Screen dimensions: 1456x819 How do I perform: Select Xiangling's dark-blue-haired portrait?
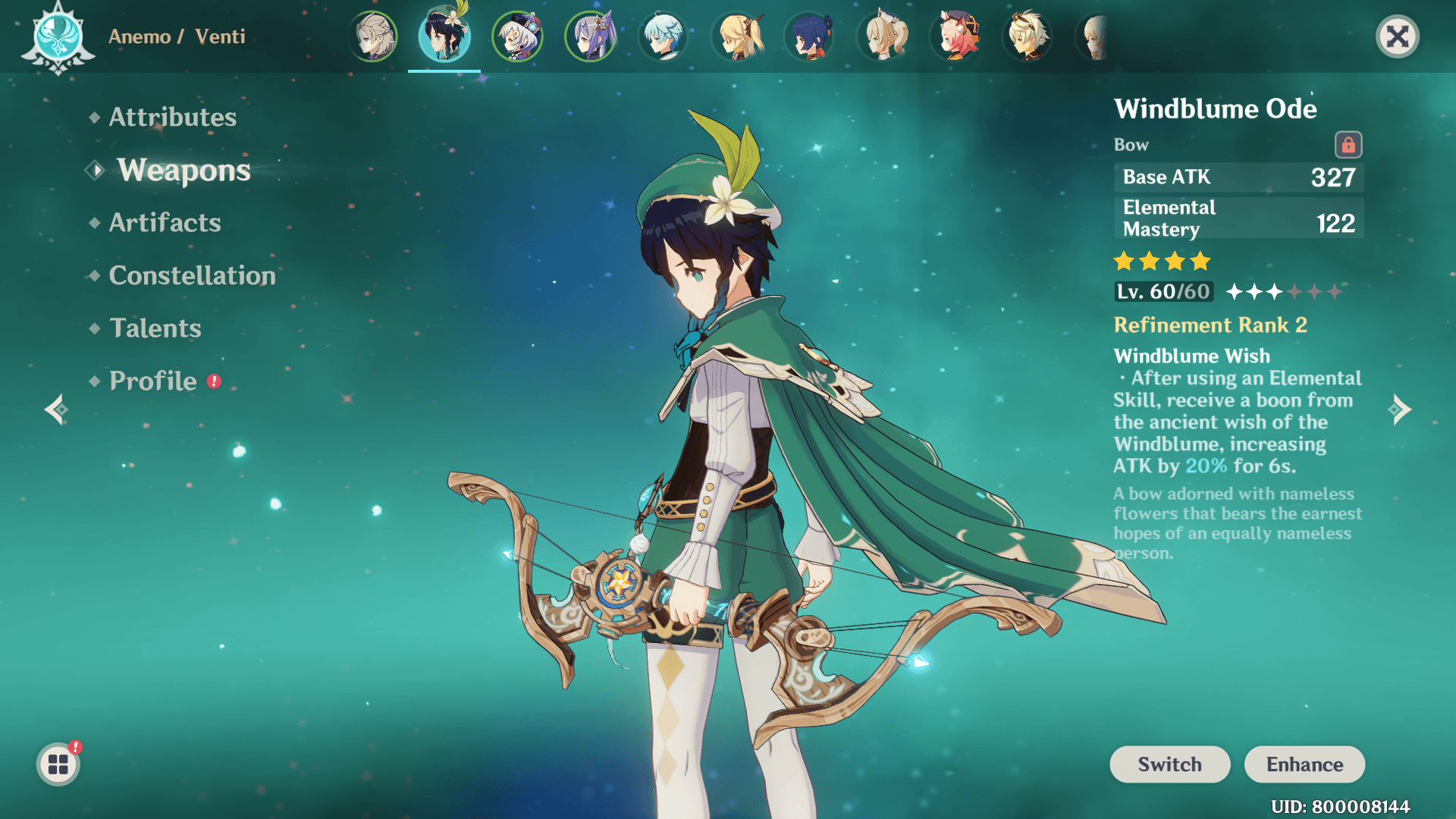coord(810,36)
